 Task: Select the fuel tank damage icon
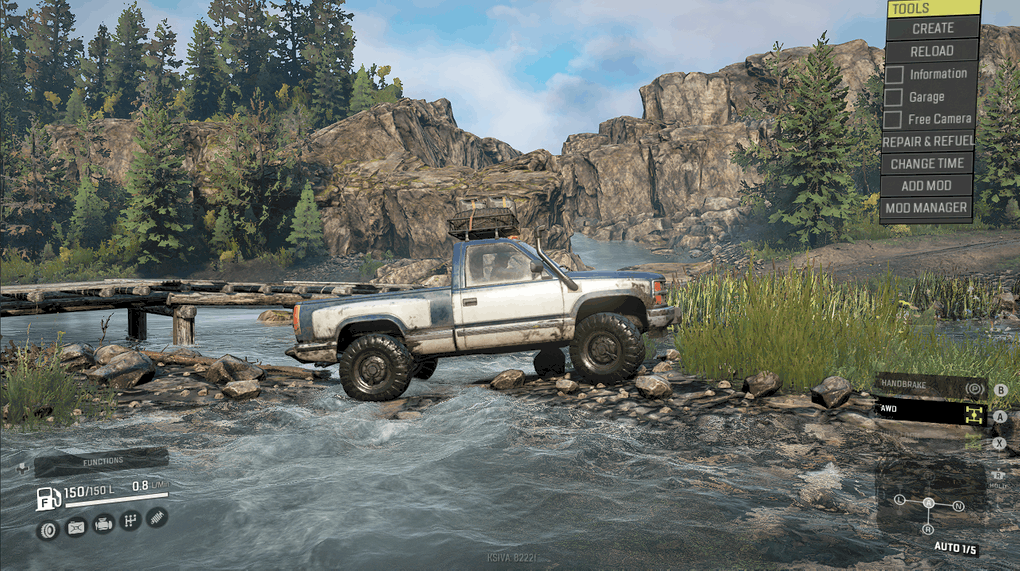(76, 526)
